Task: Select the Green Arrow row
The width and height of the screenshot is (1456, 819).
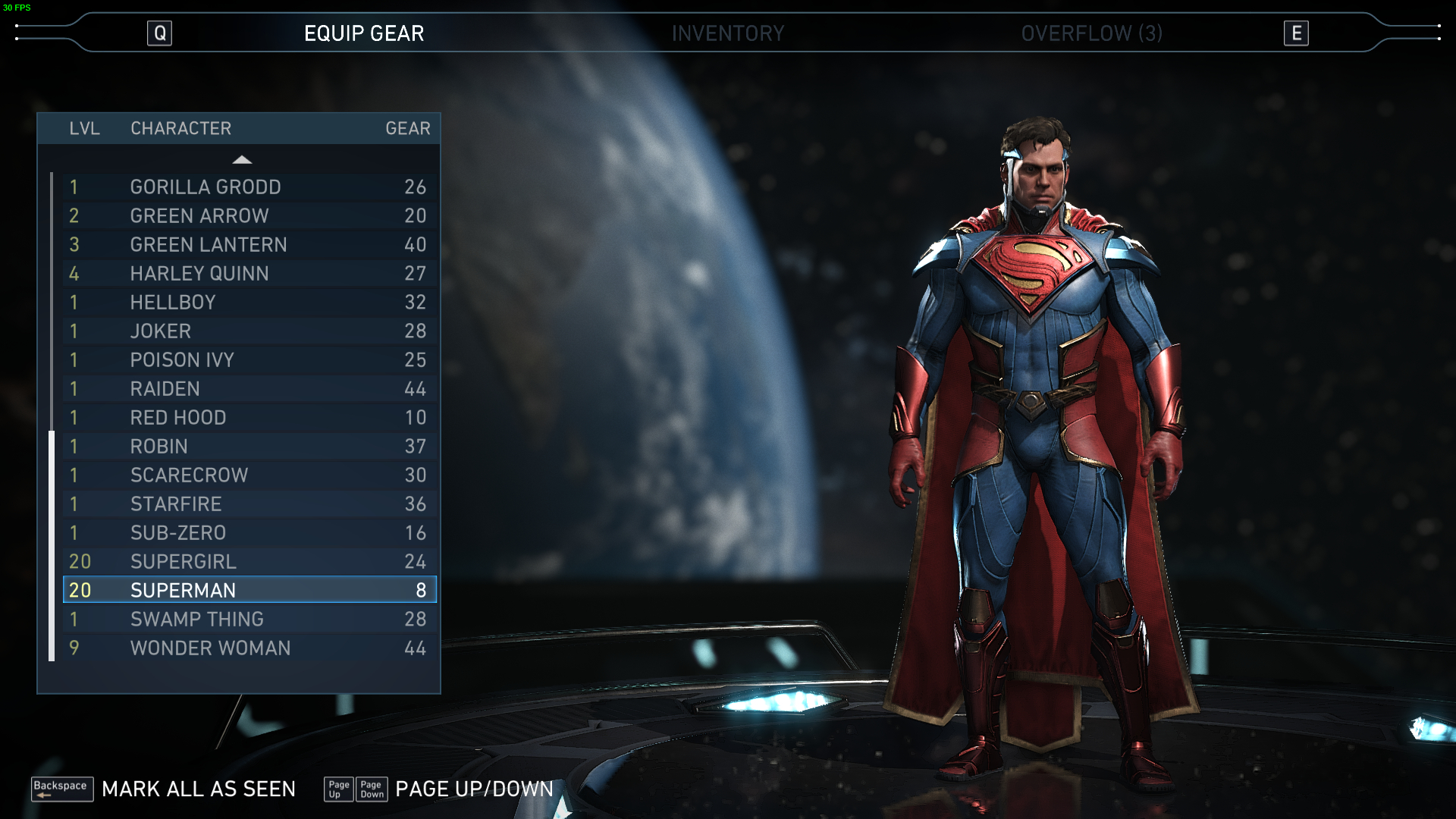Action: pyautogui.click(x=249, y=216)
